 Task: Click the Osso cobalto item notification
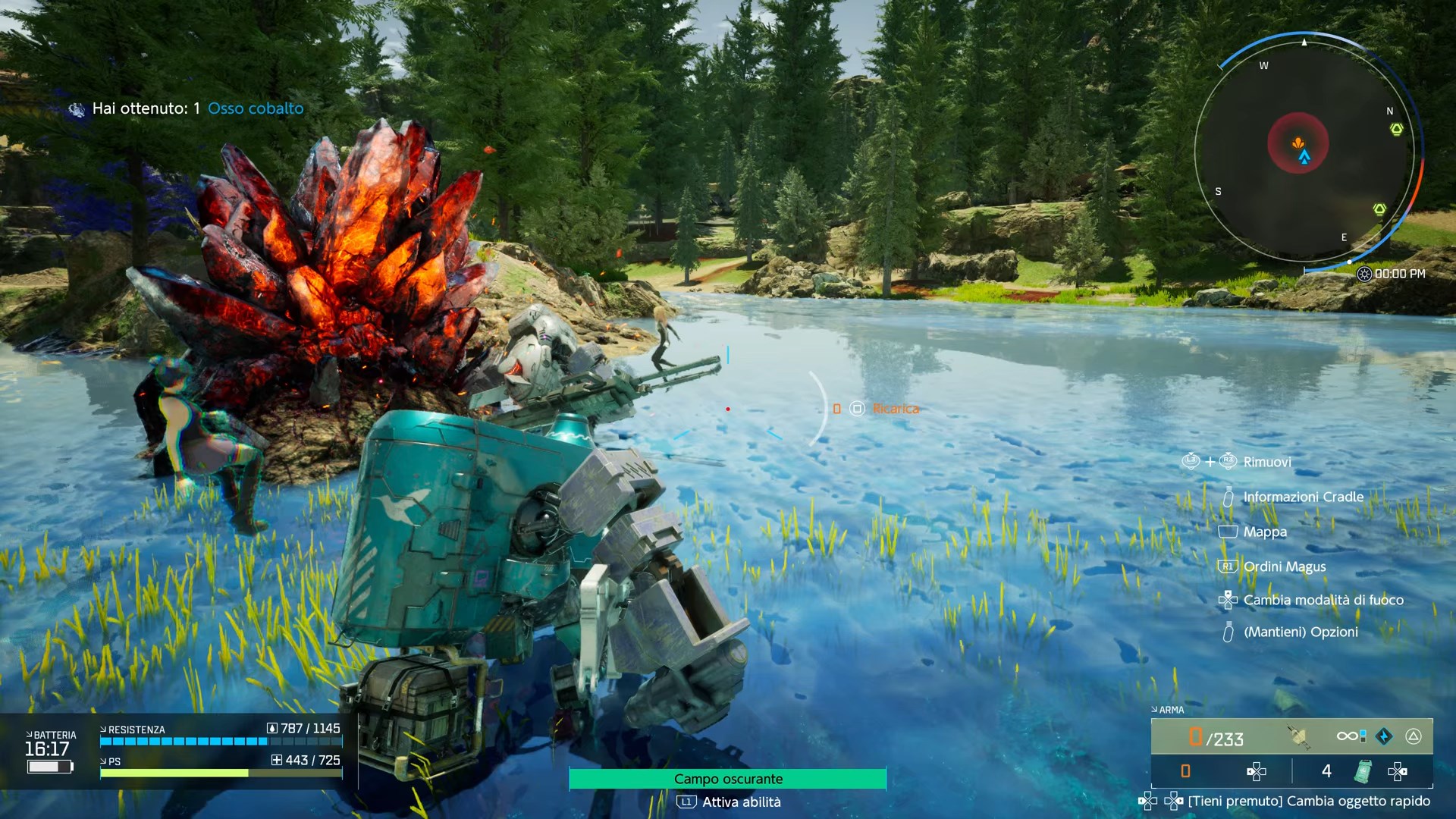(x=255, y=108)
